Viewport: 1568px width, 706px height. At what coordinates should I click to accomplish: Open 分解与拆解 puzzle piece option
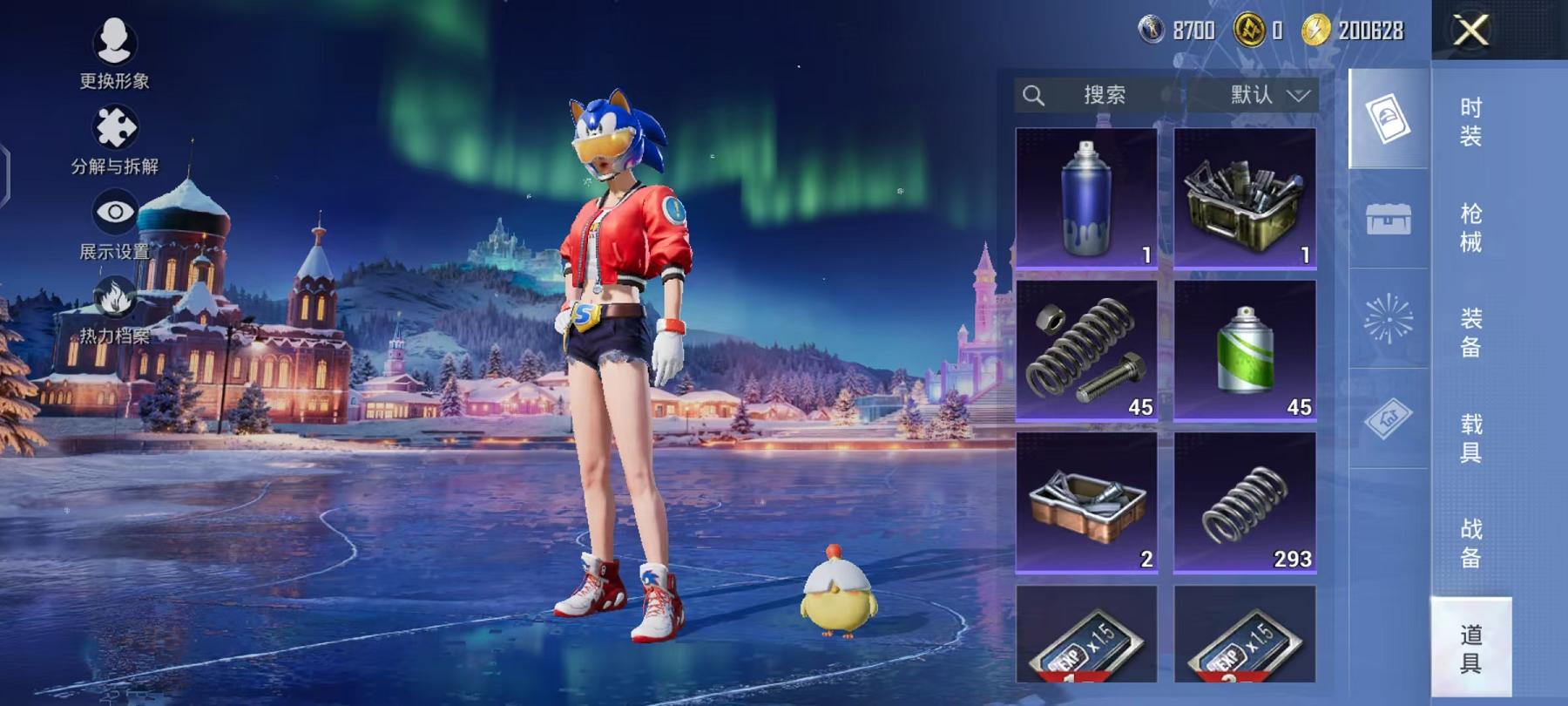click(114, 139)
